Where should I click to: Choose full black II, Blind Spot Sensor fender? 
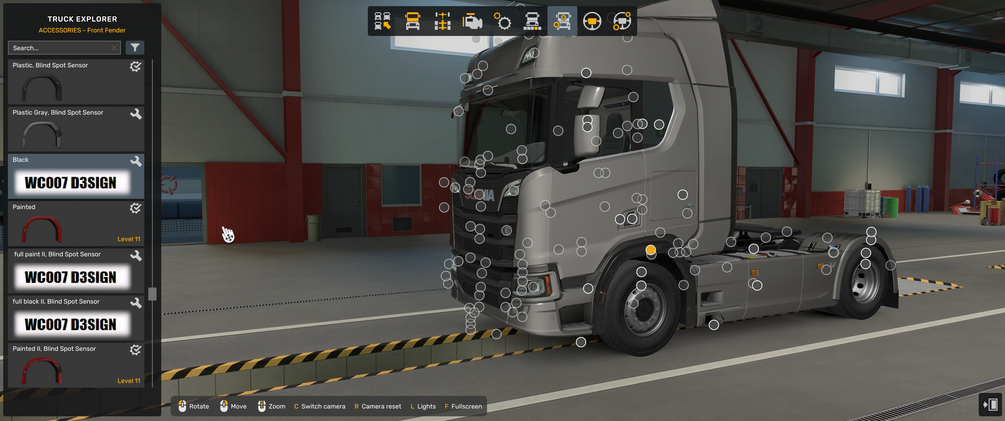(75, 318)
